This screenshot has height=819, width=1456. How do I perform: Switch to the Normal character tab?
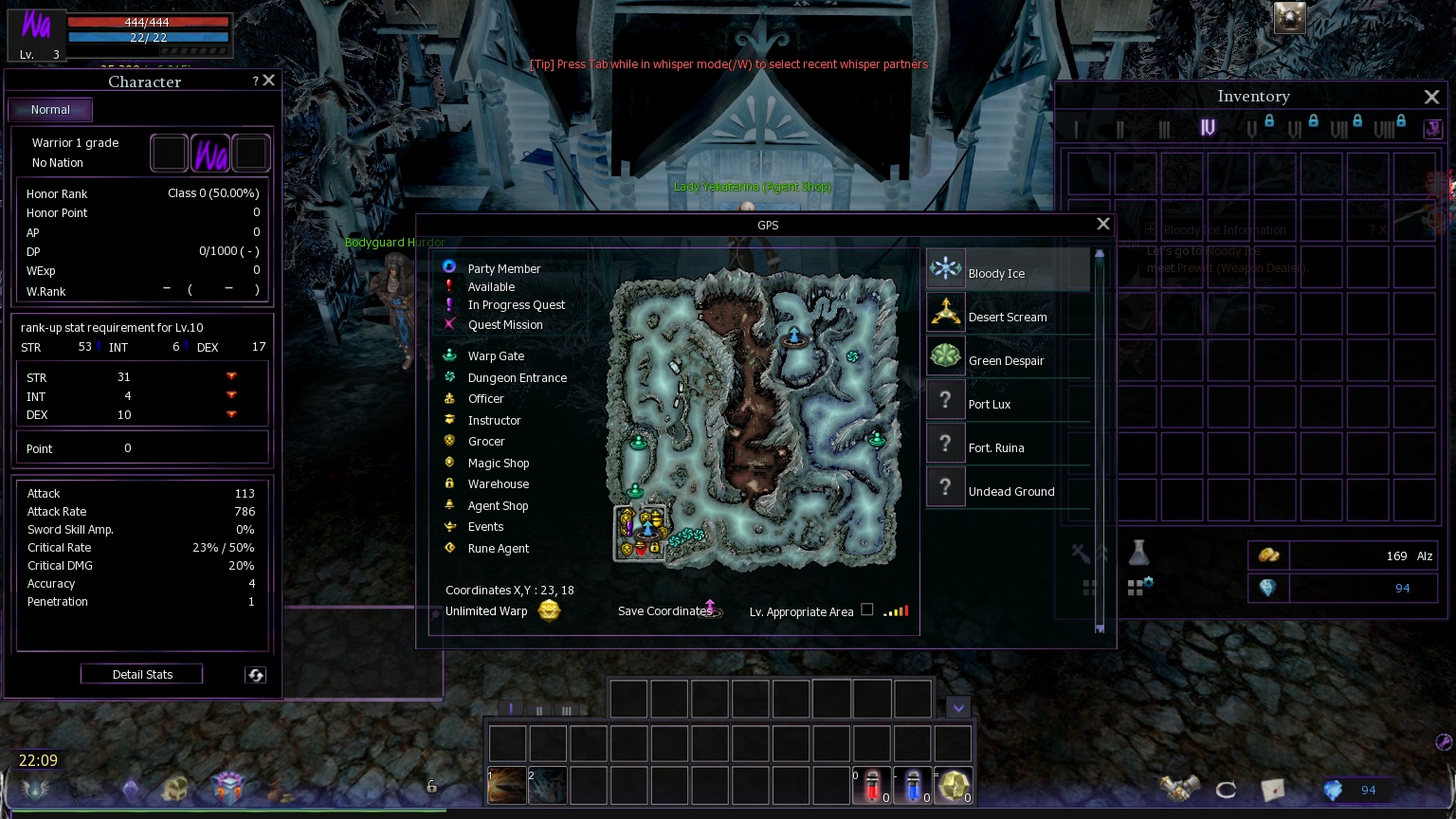click(50, 110)
